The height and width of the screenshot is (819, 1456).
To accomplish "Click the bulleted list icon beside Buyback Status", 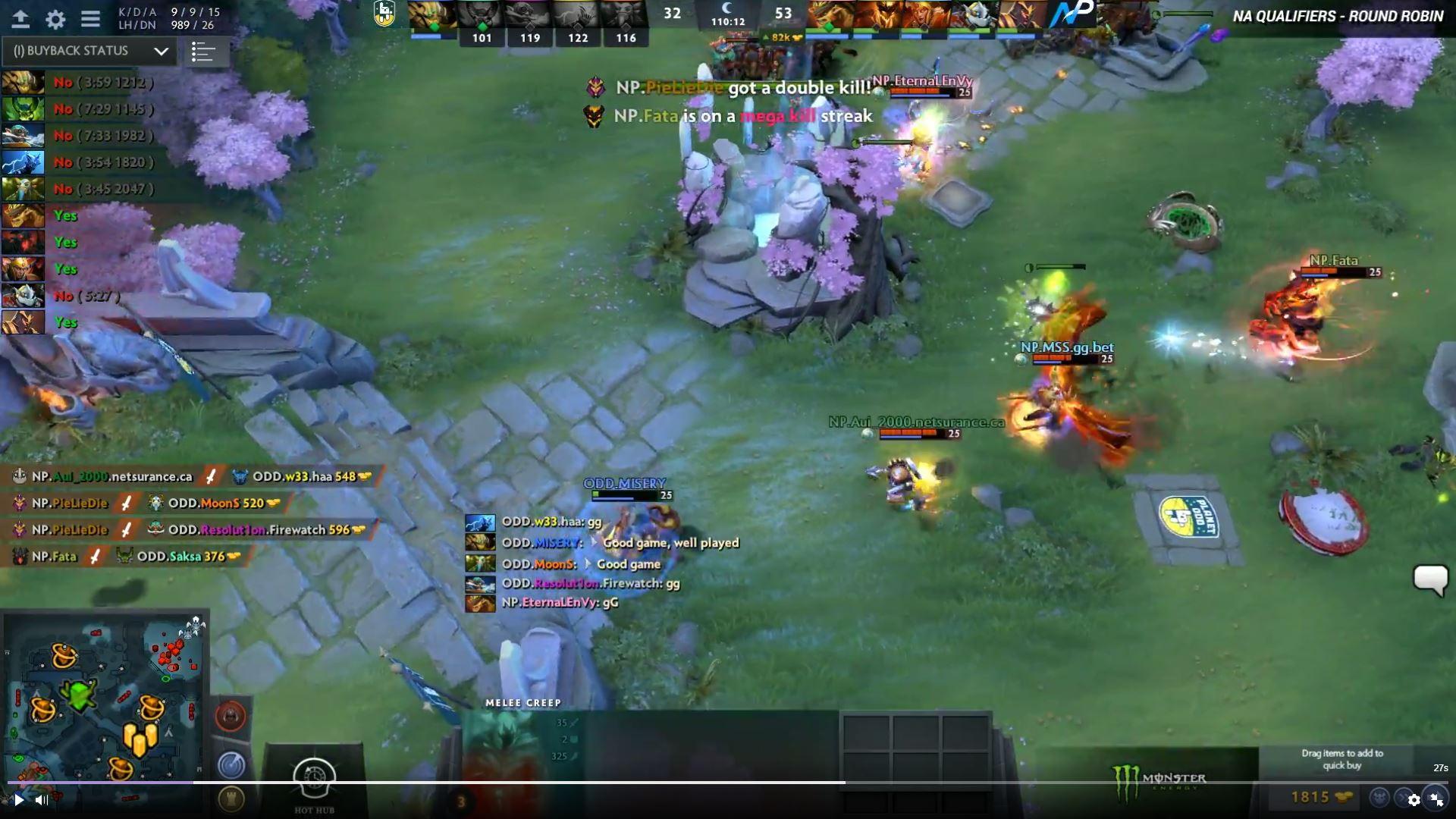I will (x=206, y=52).
